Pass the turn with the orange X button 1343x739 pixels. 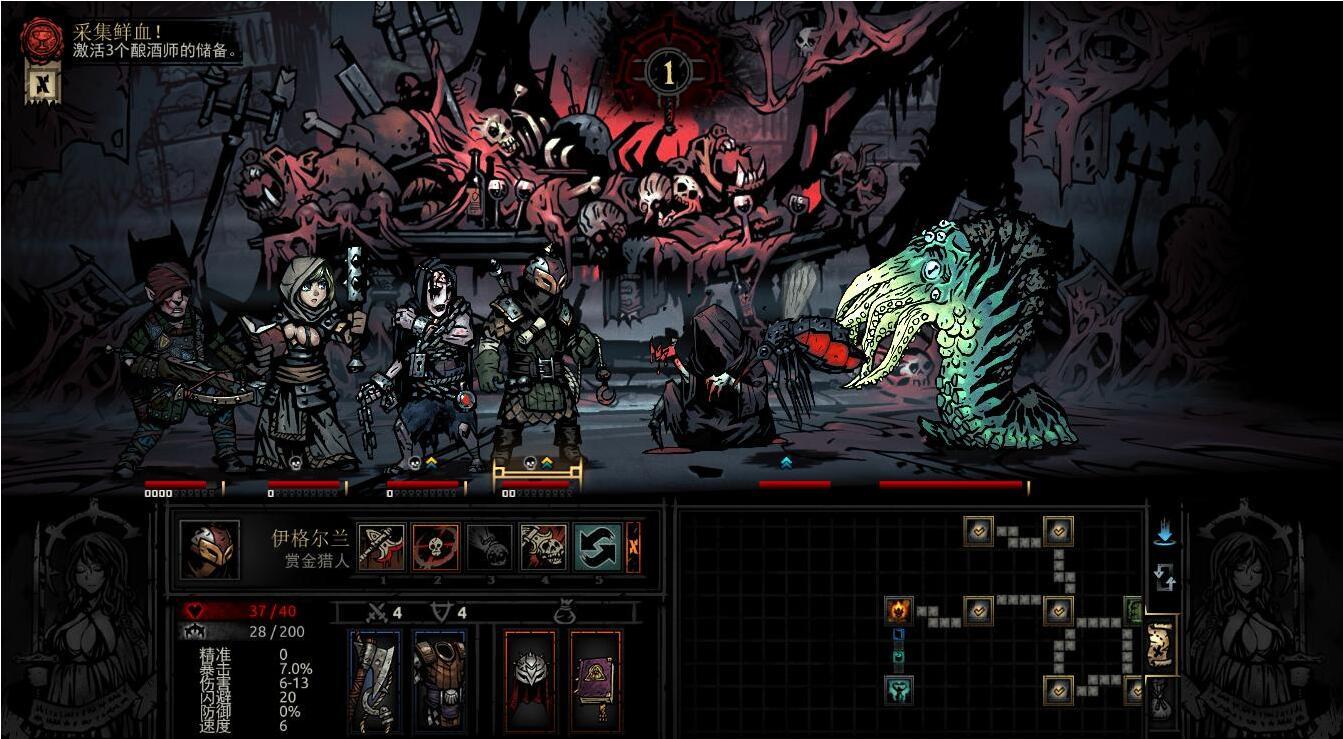tap(633, 547)
